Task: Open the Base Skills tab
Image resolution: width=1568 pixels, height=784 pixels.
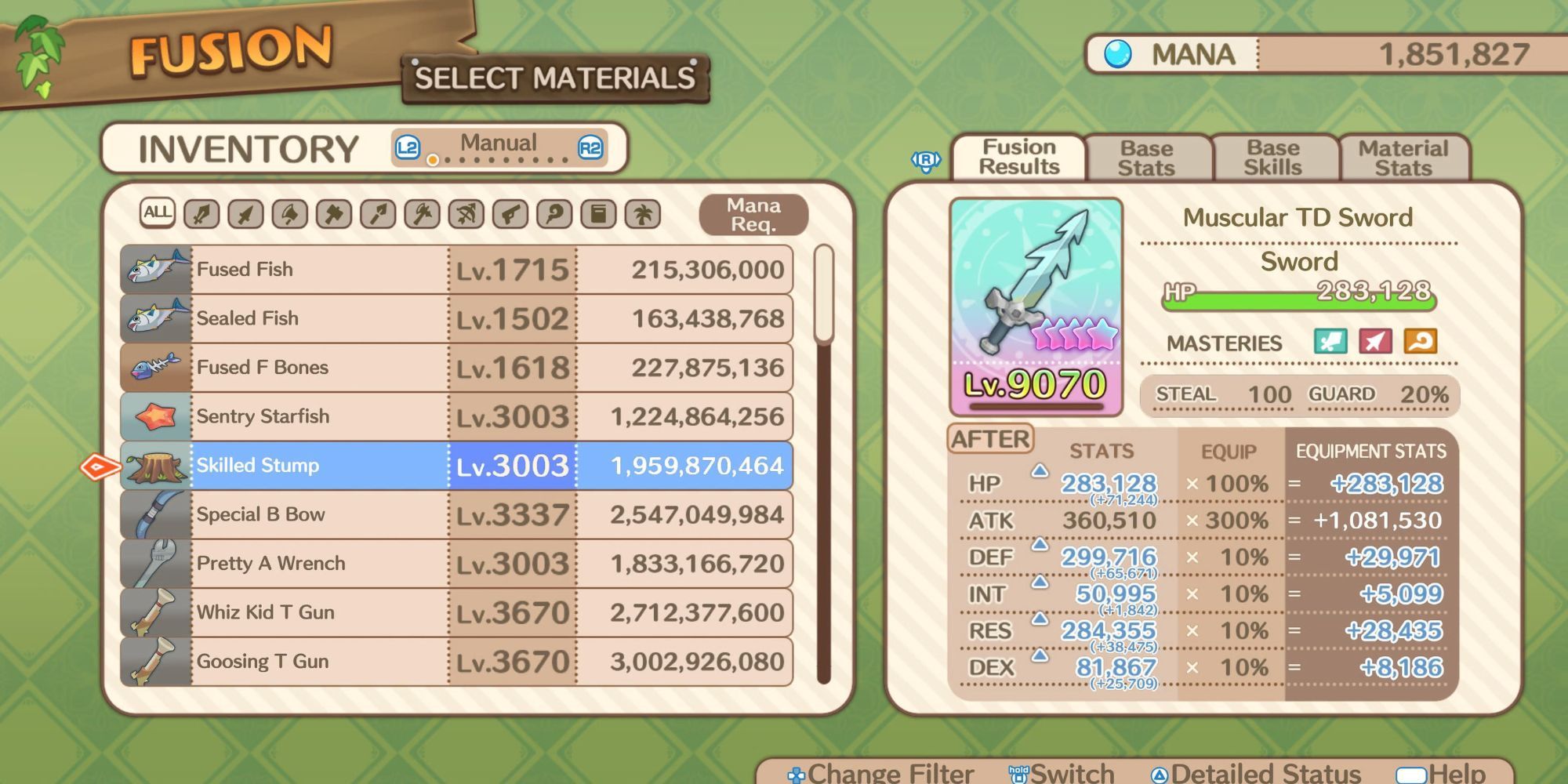Action: (1272, 158)
